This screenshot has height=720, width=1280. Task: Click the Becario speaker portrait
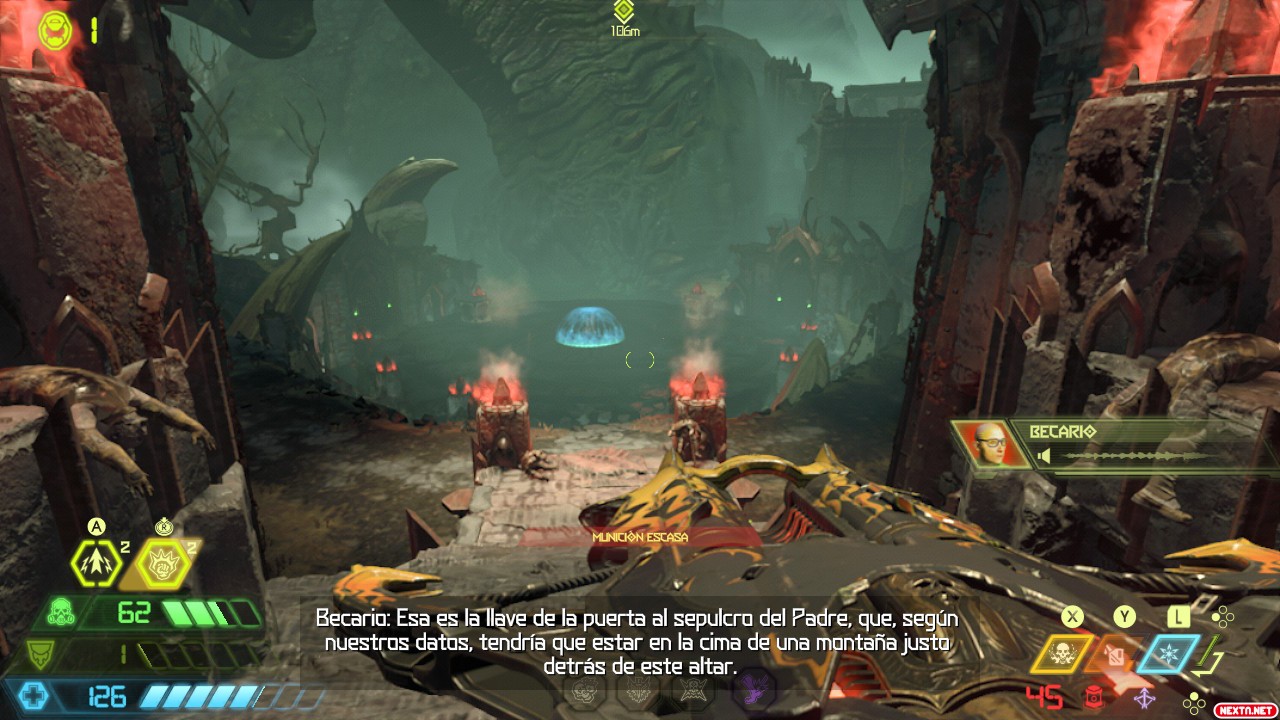tap(988, 444)
